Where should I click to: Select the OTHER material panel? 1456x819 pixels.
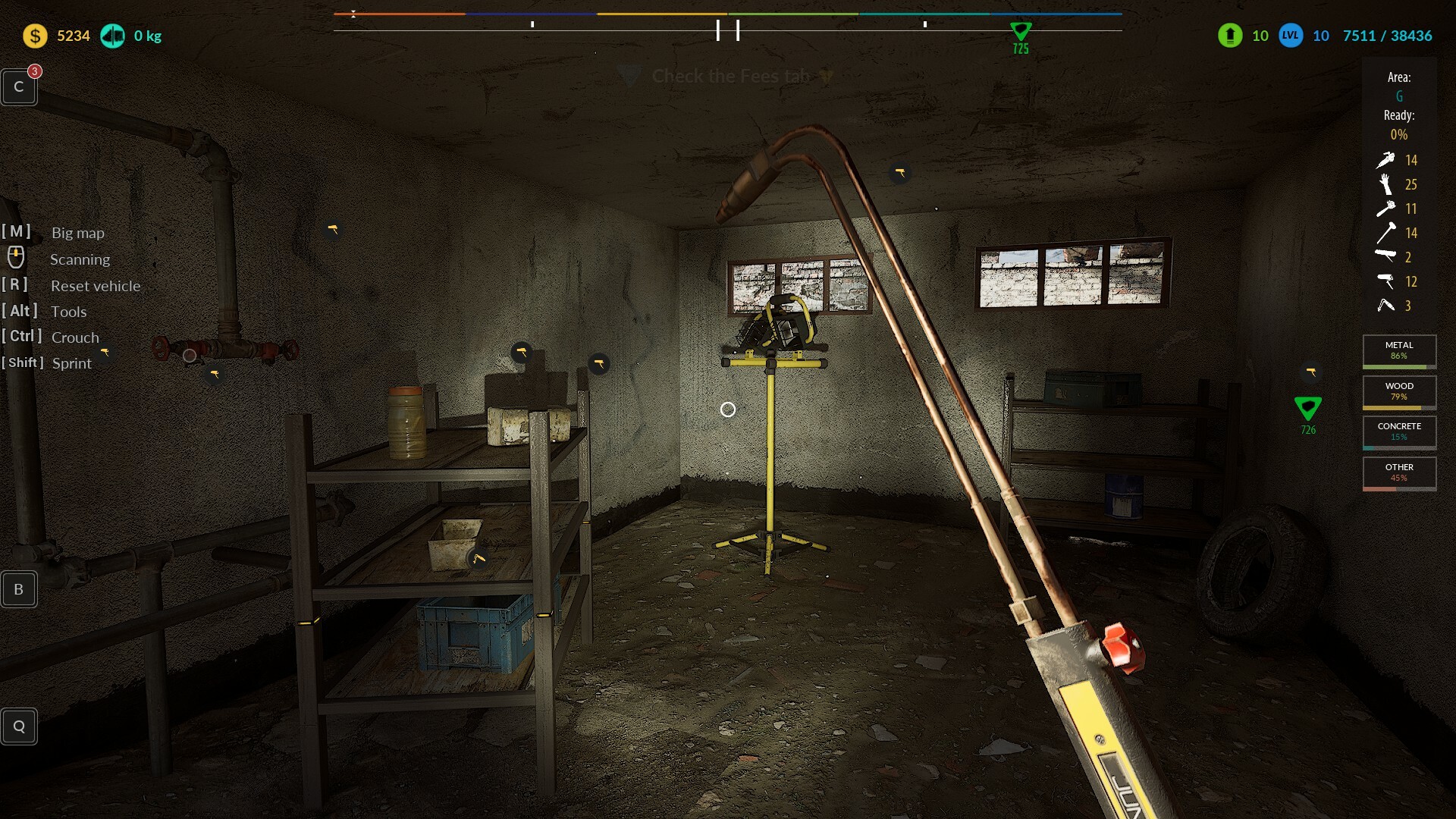click(1399, 472)
